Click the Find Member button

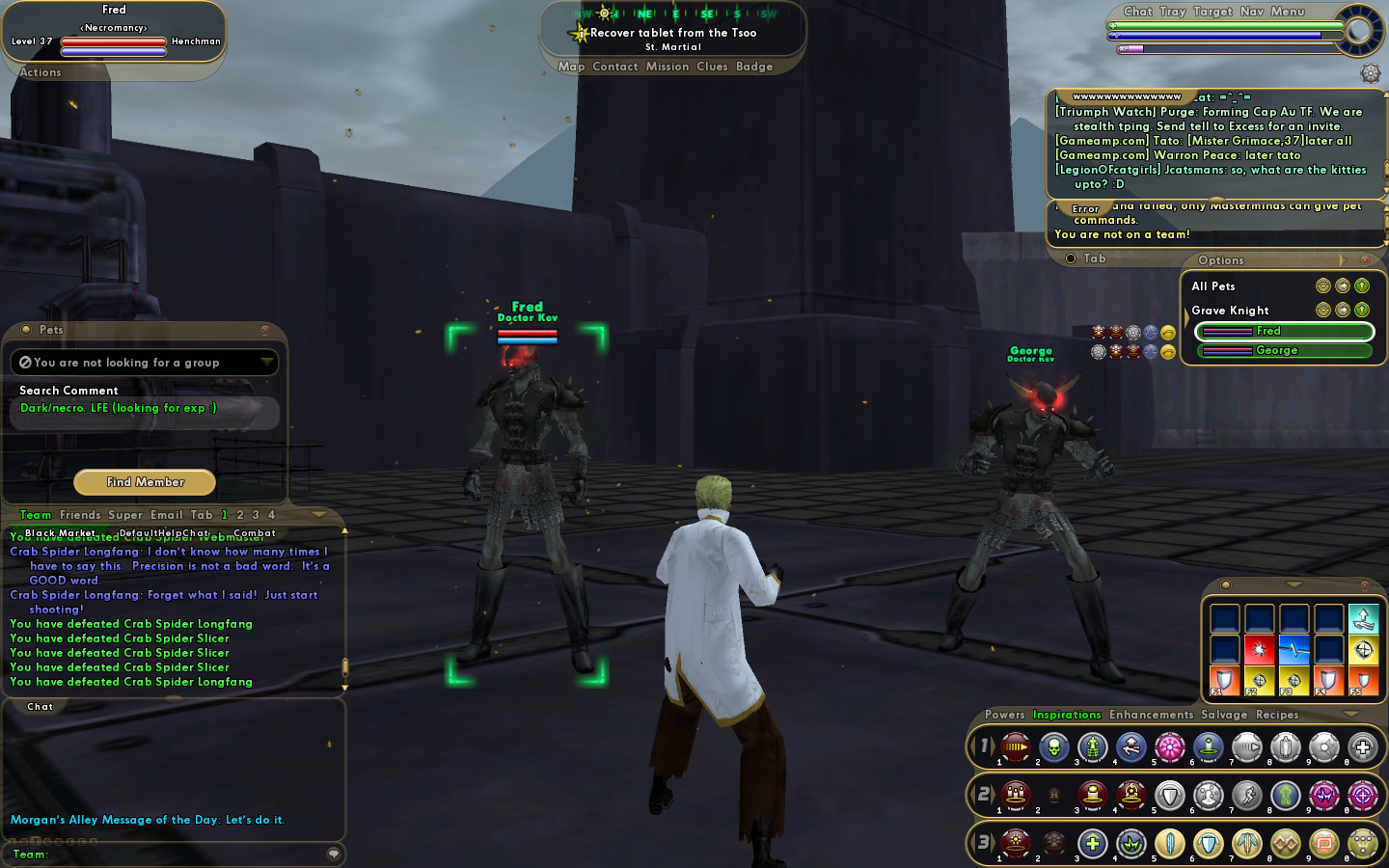(145, 482)
